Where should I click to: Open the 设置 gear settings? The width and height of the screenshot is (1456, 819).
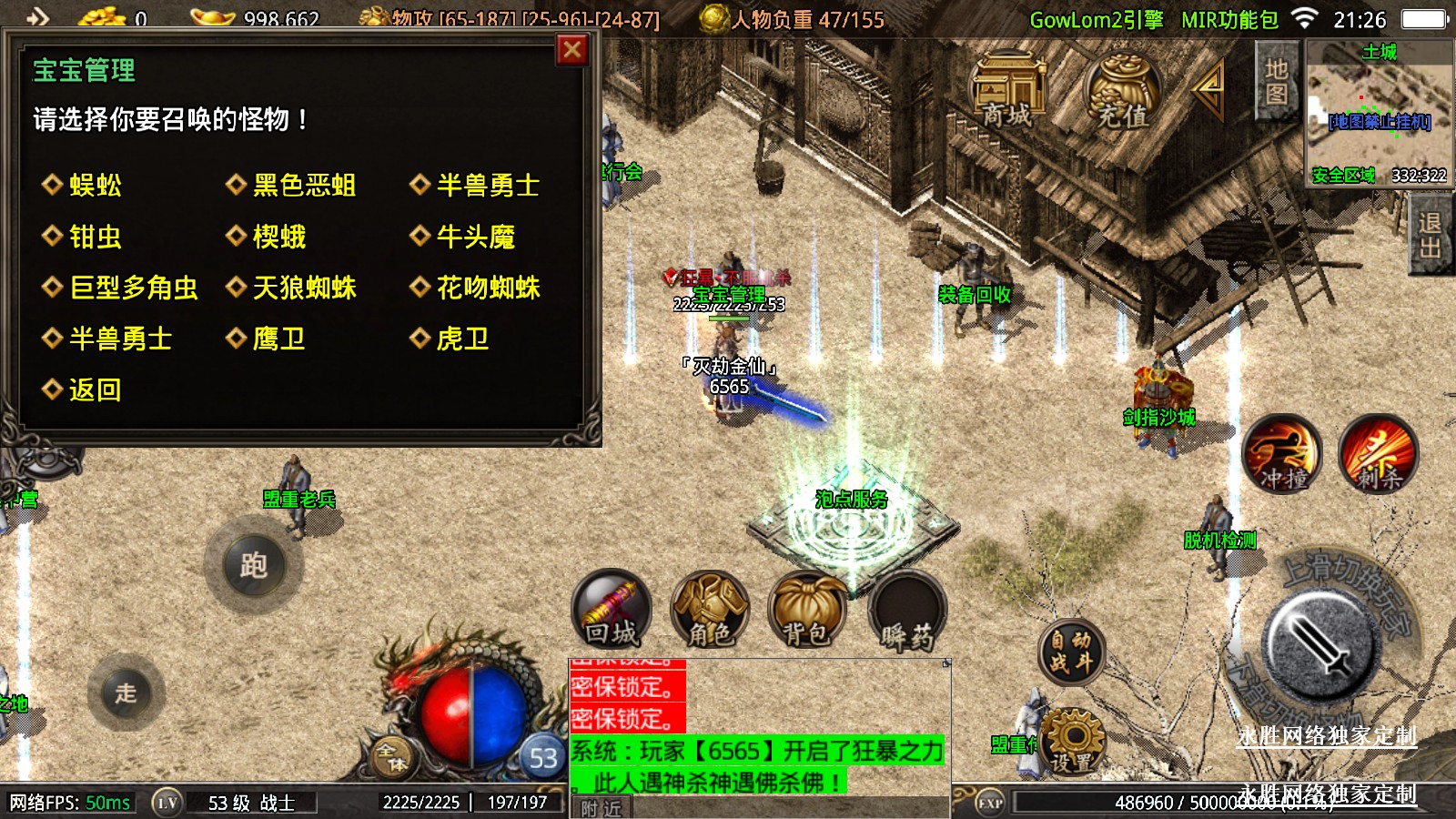[1072, 742]
